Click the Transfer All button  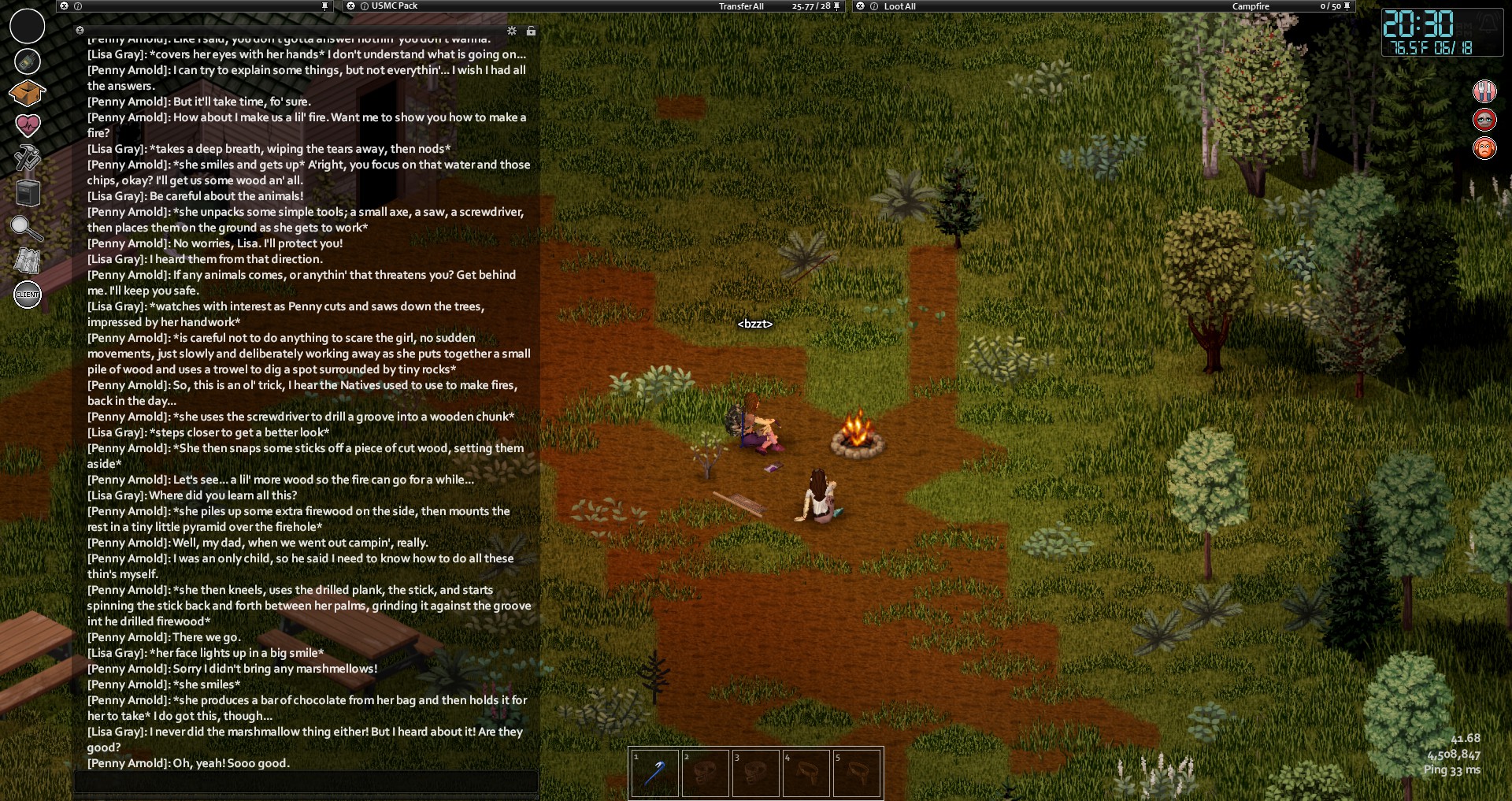[x=740, y=6]
